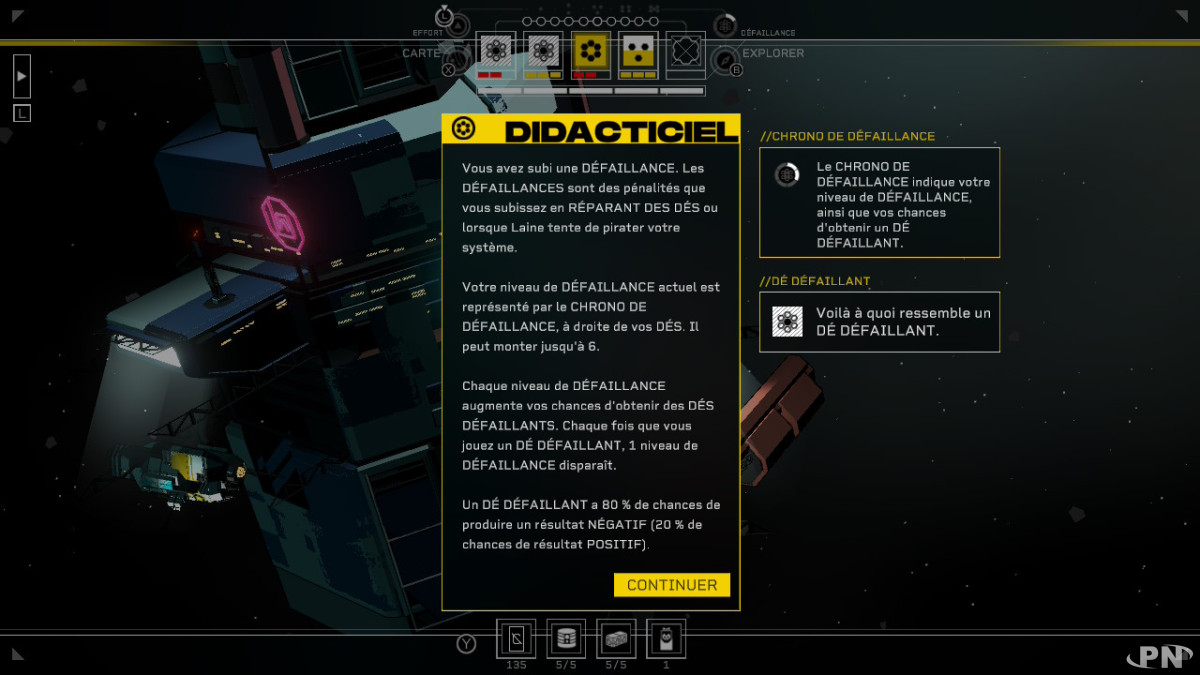Select the broken empty die slot
The width and height of the screenshot is (1200, 675).
click(x=685, y=52)
